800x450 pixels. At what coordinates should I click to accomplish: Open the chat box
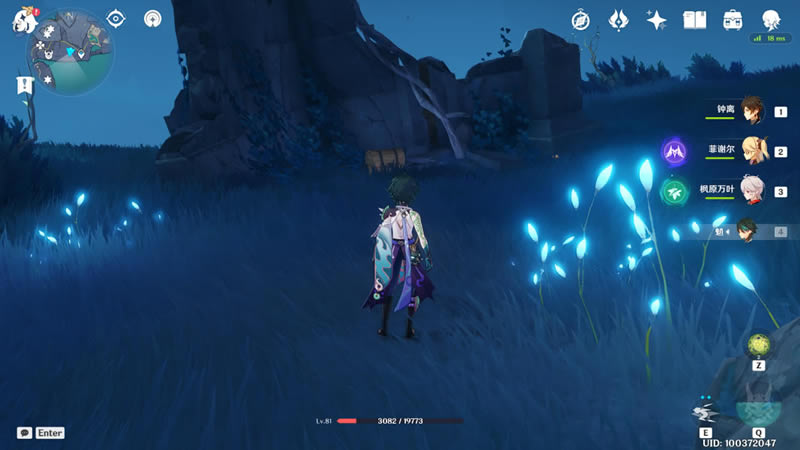[x=24, y=433]
